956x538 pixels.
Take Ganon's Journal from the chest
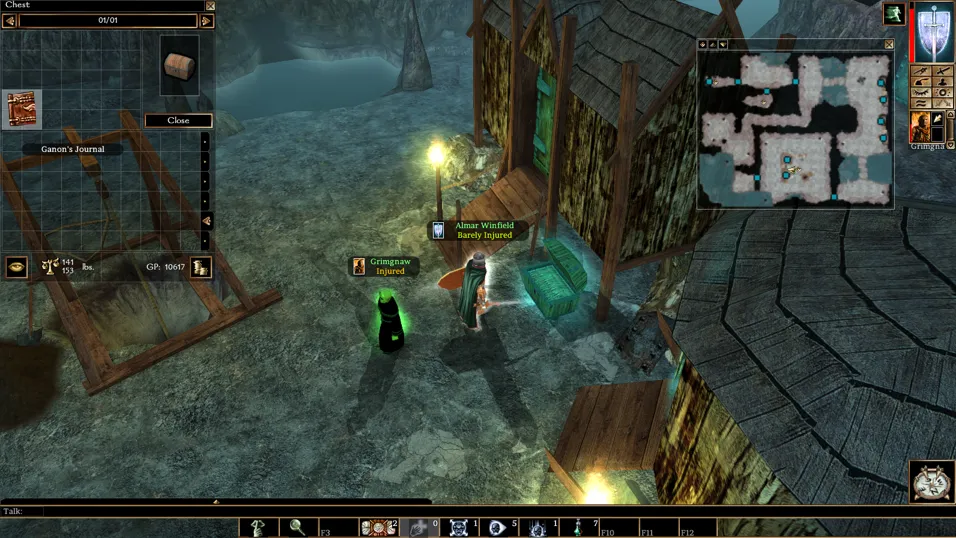[21, 110]
